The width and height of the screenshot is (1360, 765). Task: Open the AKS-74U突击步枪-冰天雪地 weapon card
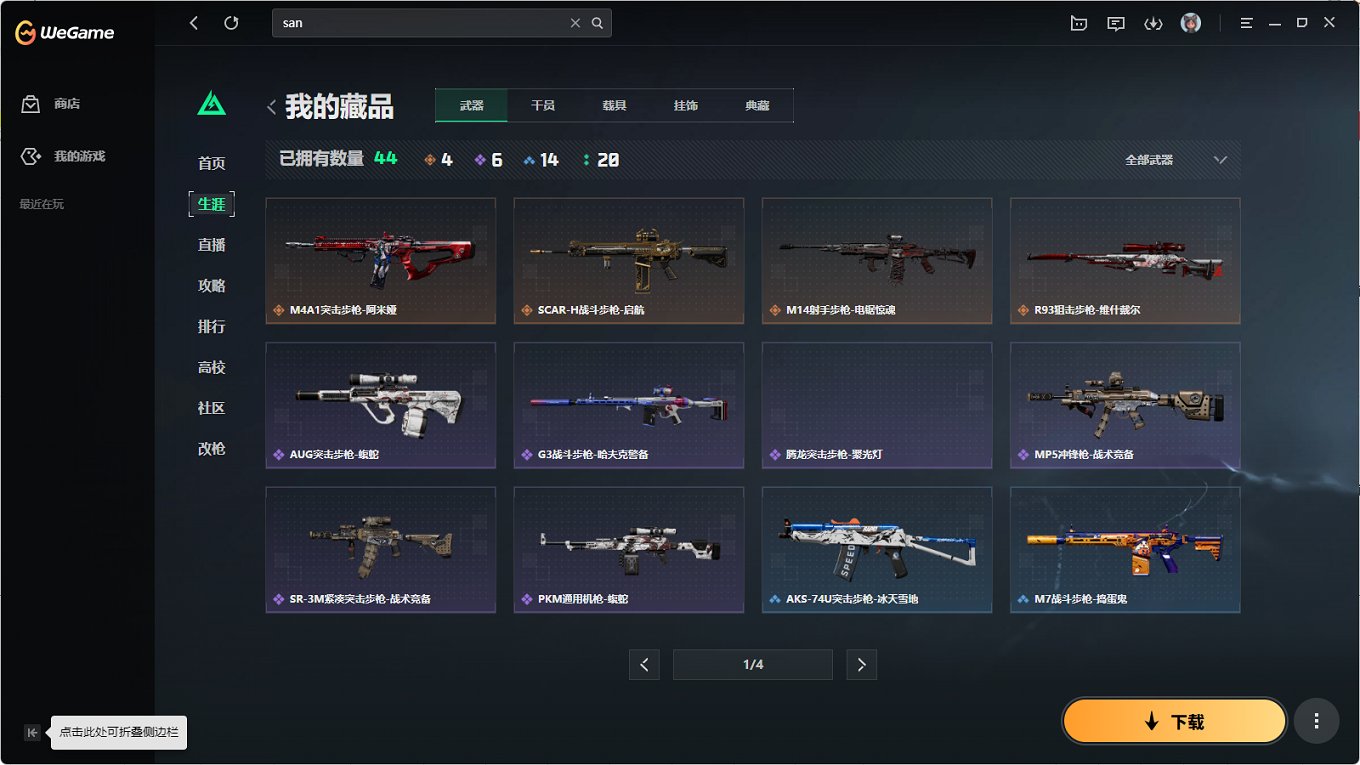[x=876, y=549]
